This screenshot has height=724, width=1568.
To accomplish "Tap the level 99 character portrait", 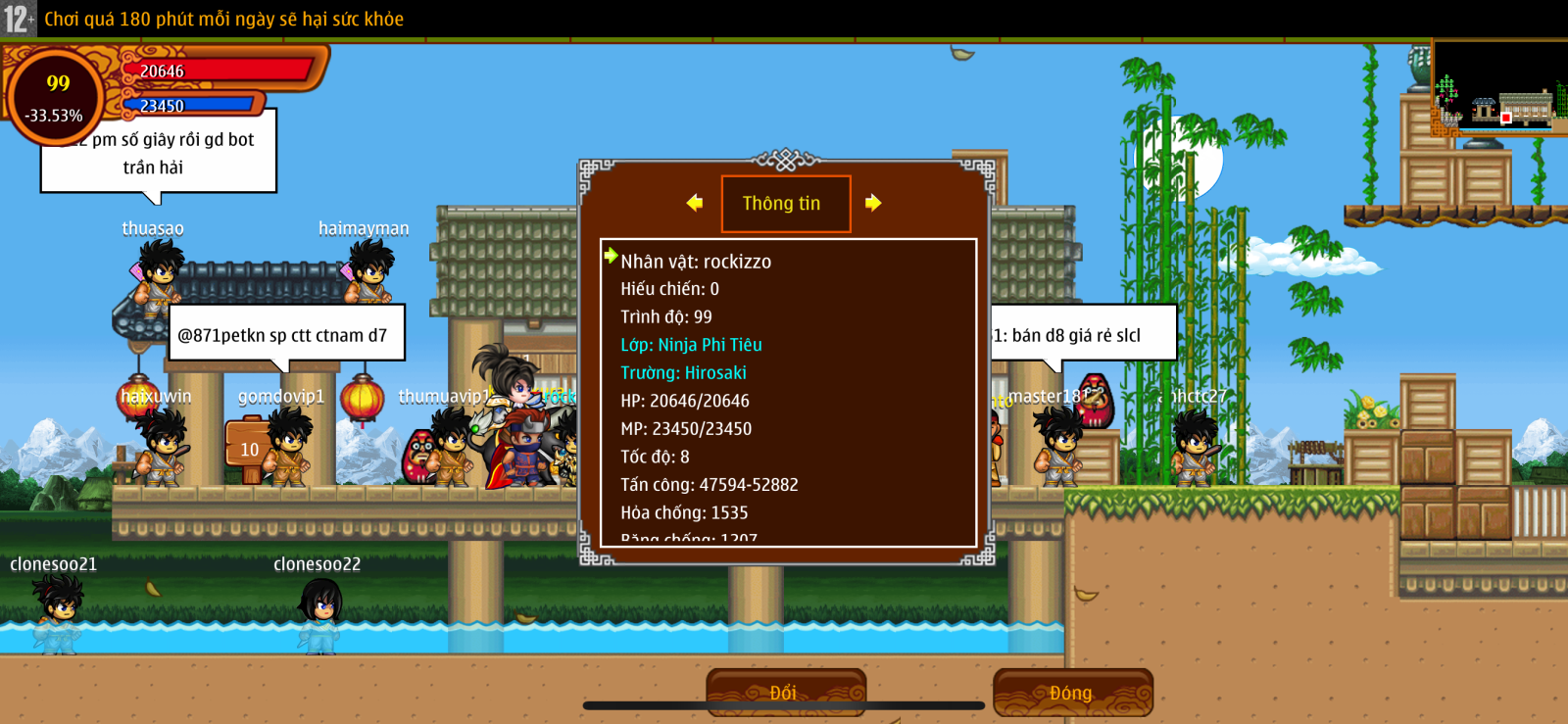I will 57,97.
